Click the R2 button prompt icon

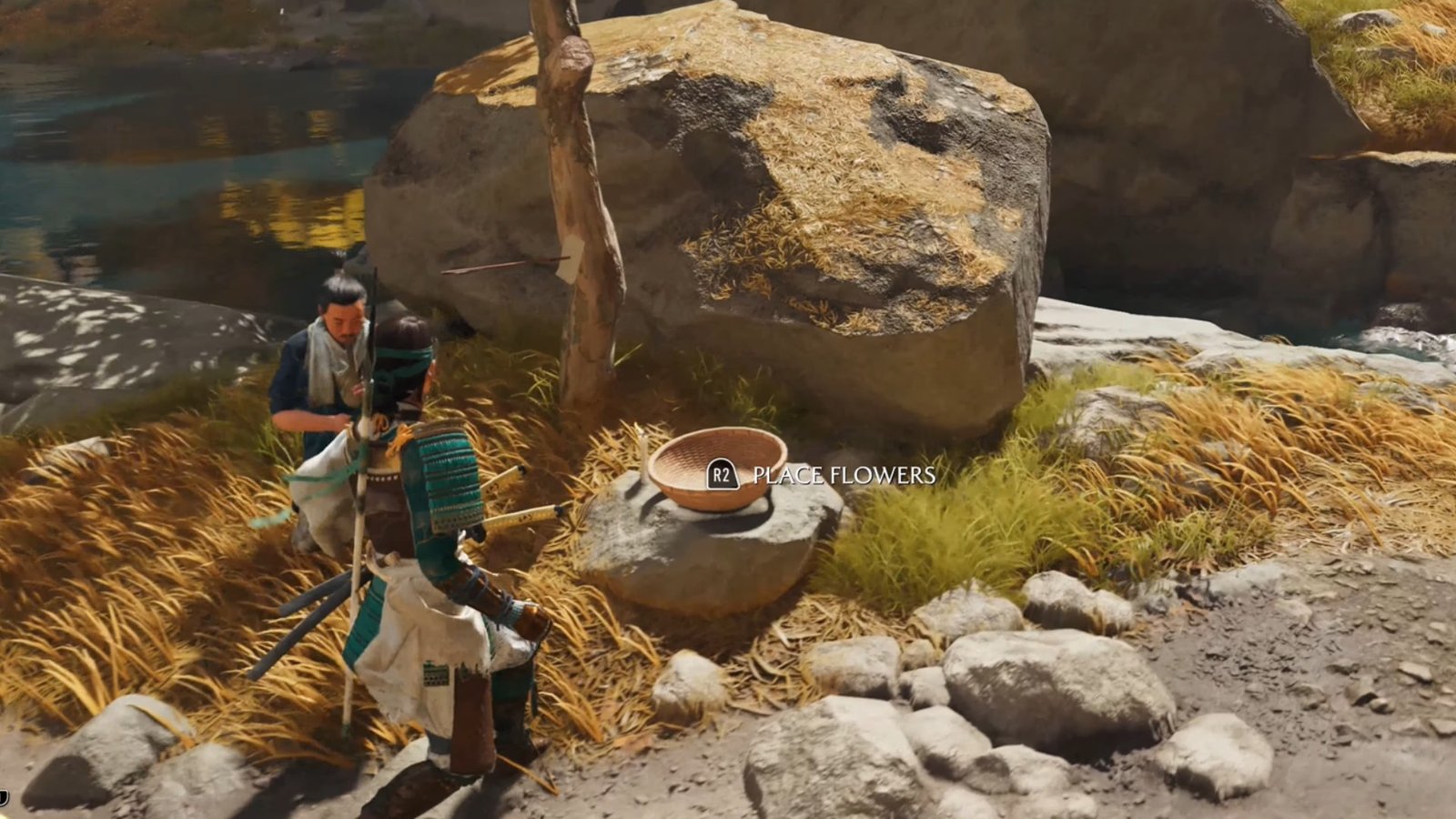tap(723, 474)
